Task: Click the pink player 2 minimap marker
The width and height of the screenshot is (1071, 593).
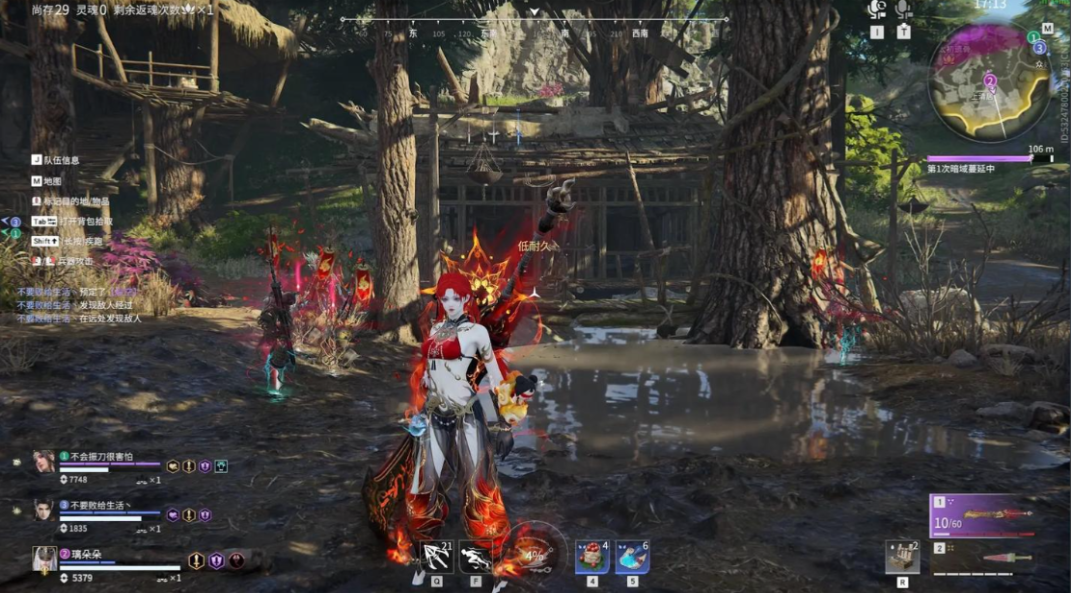Action: 989,81
